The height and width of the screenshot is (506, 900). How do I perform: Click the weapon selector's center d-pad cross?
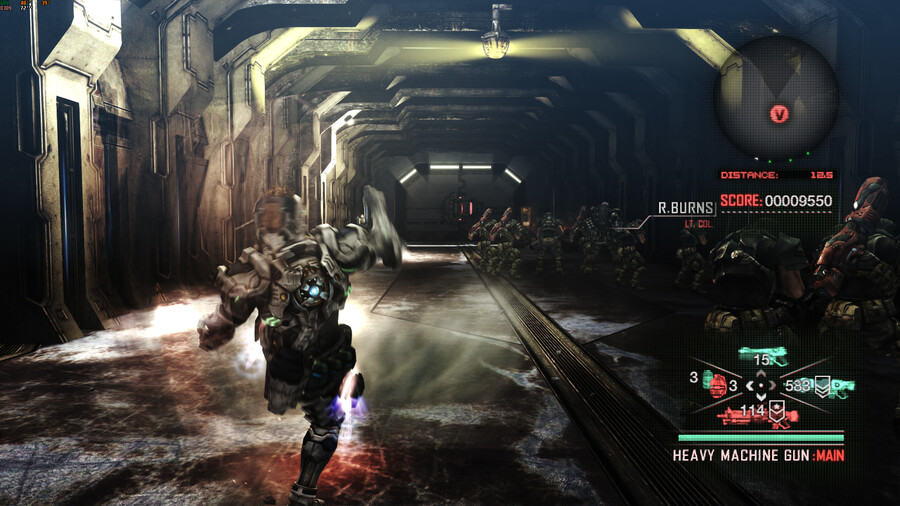pyautogui.click(x=763, y=384)
